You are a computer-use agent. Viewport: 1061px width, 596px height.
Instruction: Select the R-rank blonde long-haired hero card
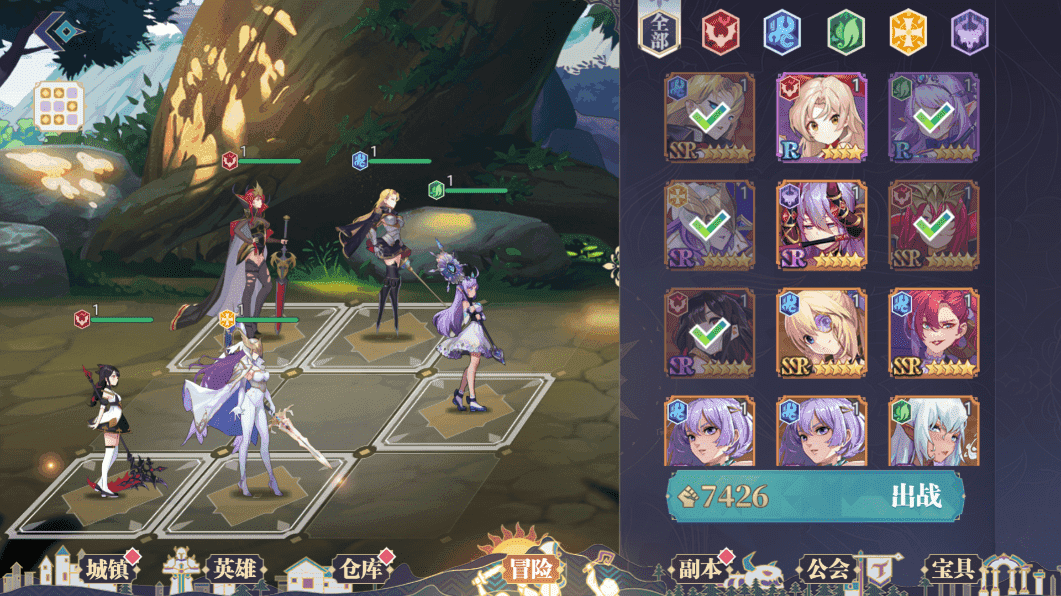click(x=821, y=117)
